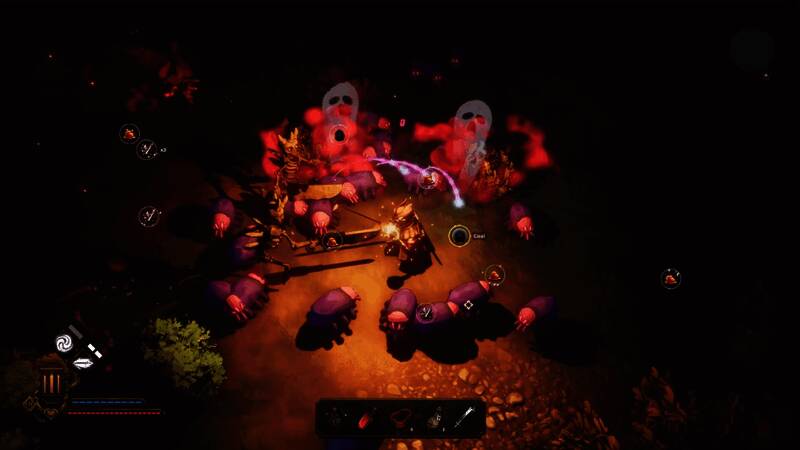Select the red amulet hotbar slot
800x450 pixels.
coord(401,417)
